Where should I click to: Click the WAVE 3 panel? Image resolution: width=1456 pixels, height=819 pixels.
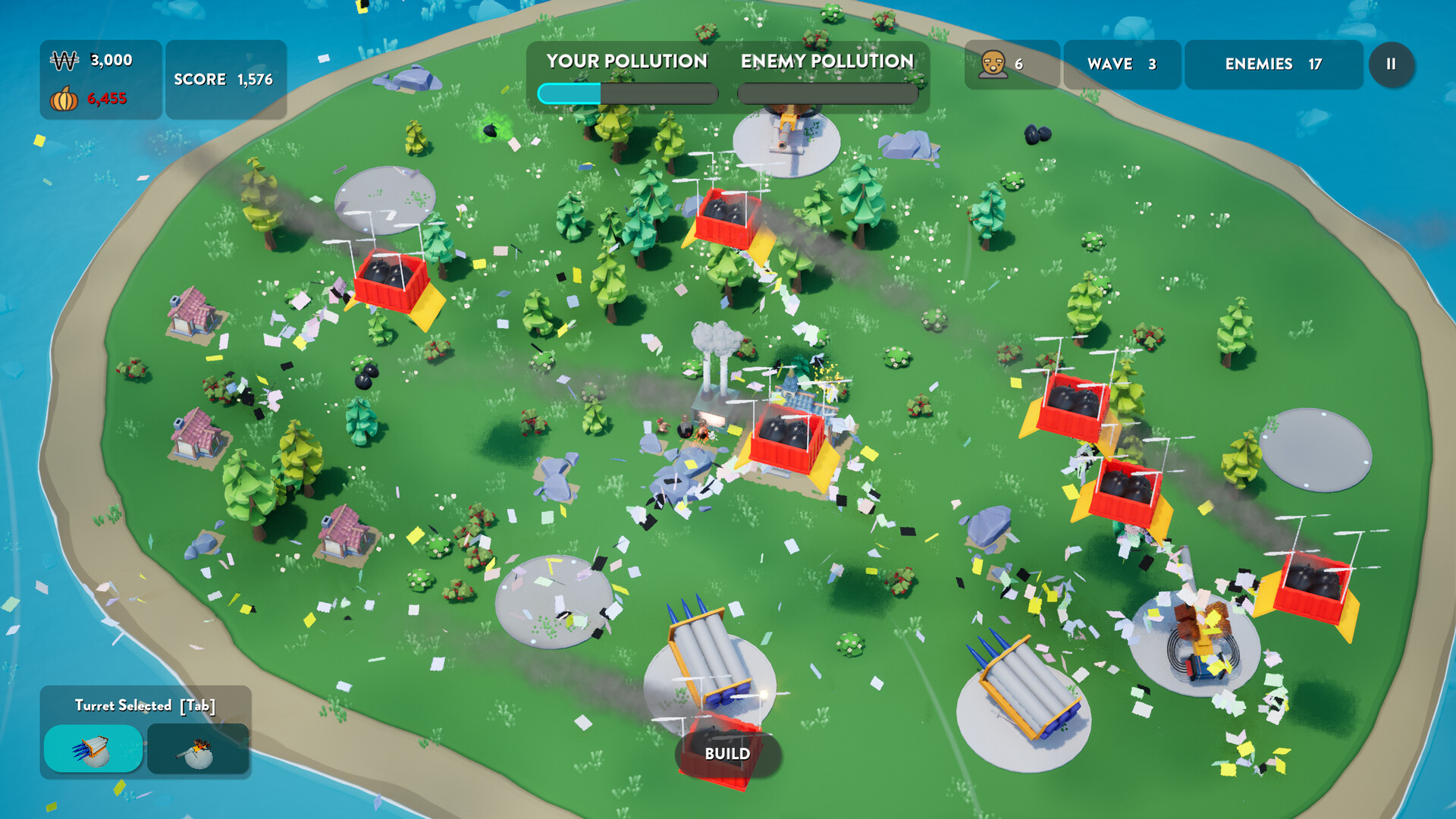[x=1121, y=64]
